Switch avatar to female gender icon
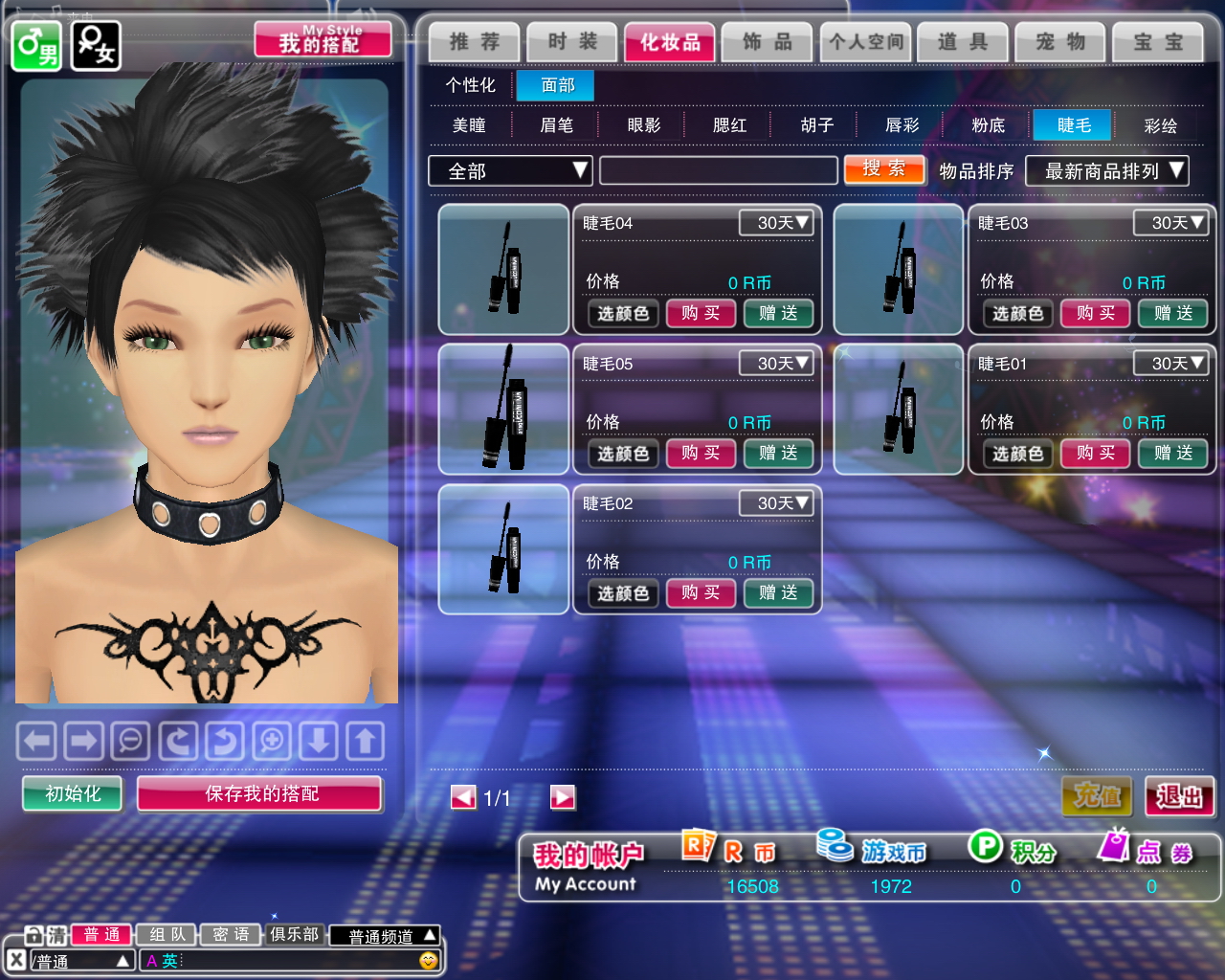The image size is (1225, 980). (x=96, y=45)
